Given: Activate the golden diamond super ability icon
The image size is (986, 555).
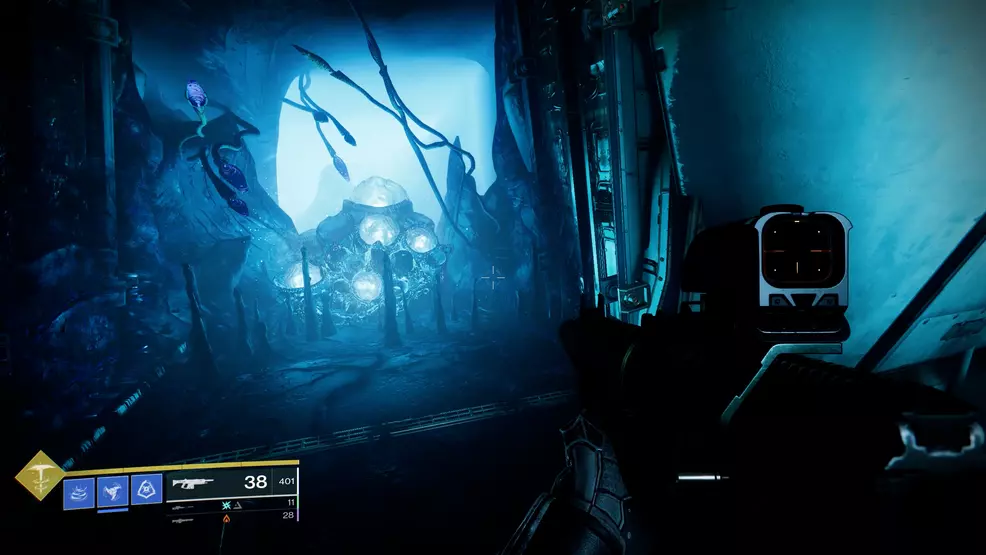Looking at the screenshot, I should (39, 474).
